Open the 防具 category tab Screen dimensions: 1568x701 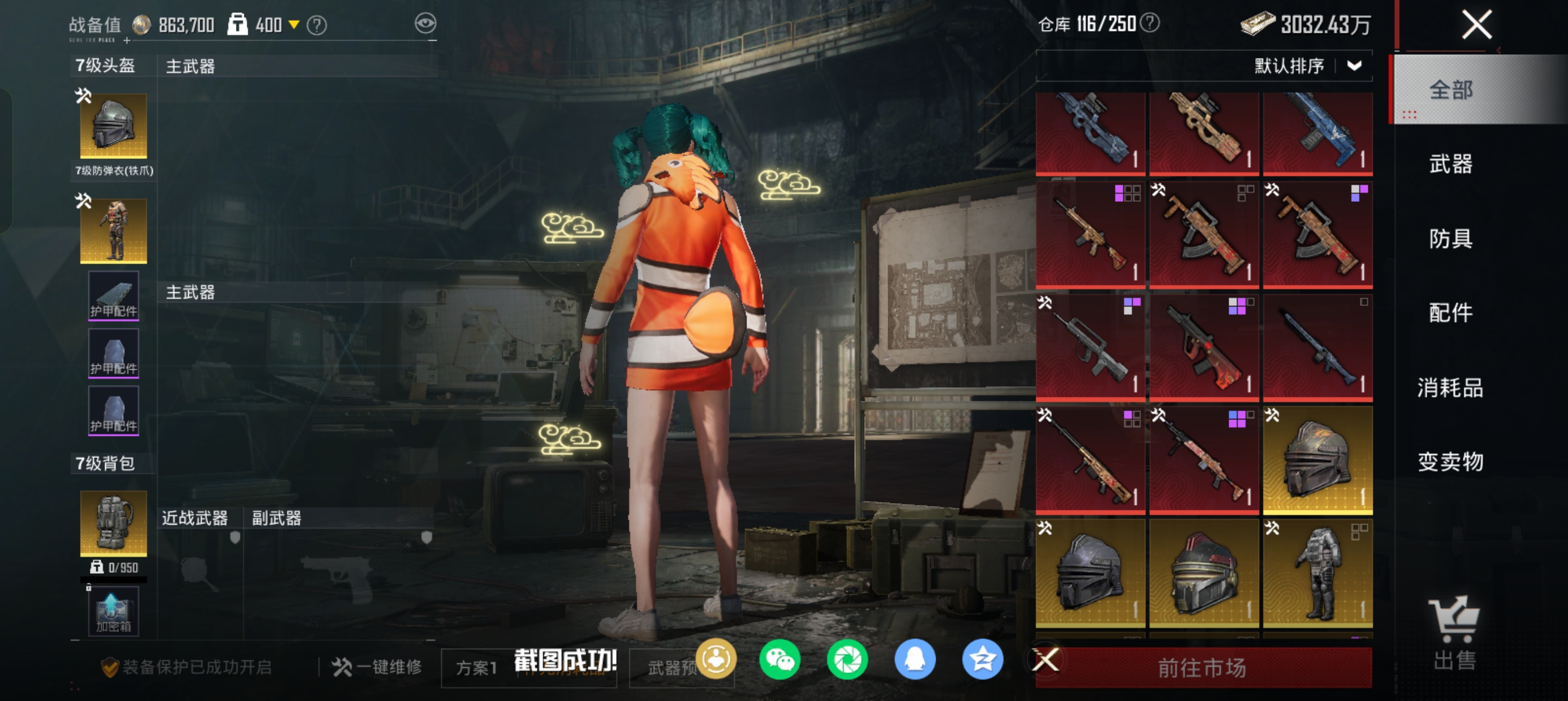1450,239
